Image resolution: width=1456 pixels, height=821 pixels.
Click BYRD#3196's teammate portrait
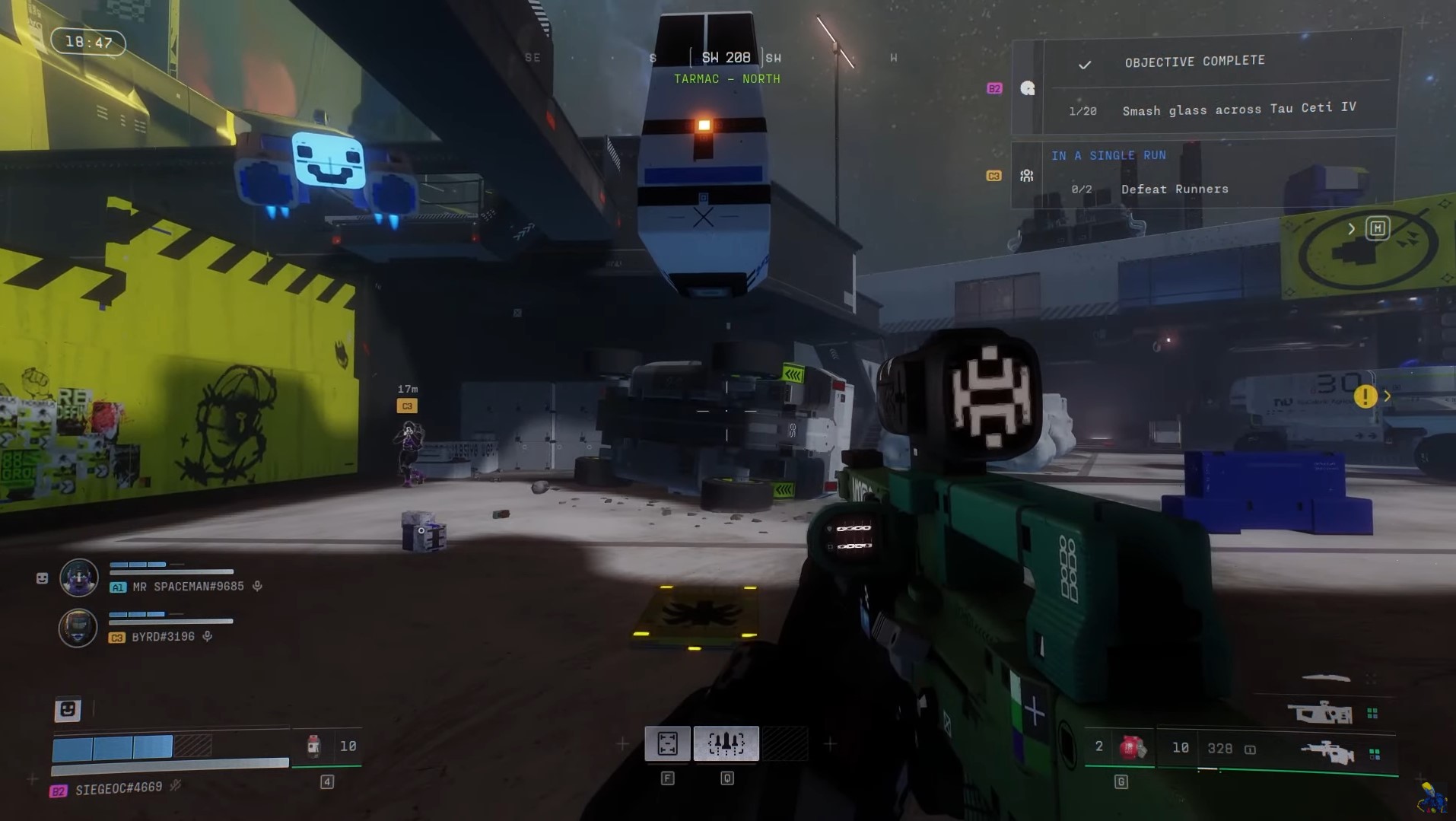(78, 628)
